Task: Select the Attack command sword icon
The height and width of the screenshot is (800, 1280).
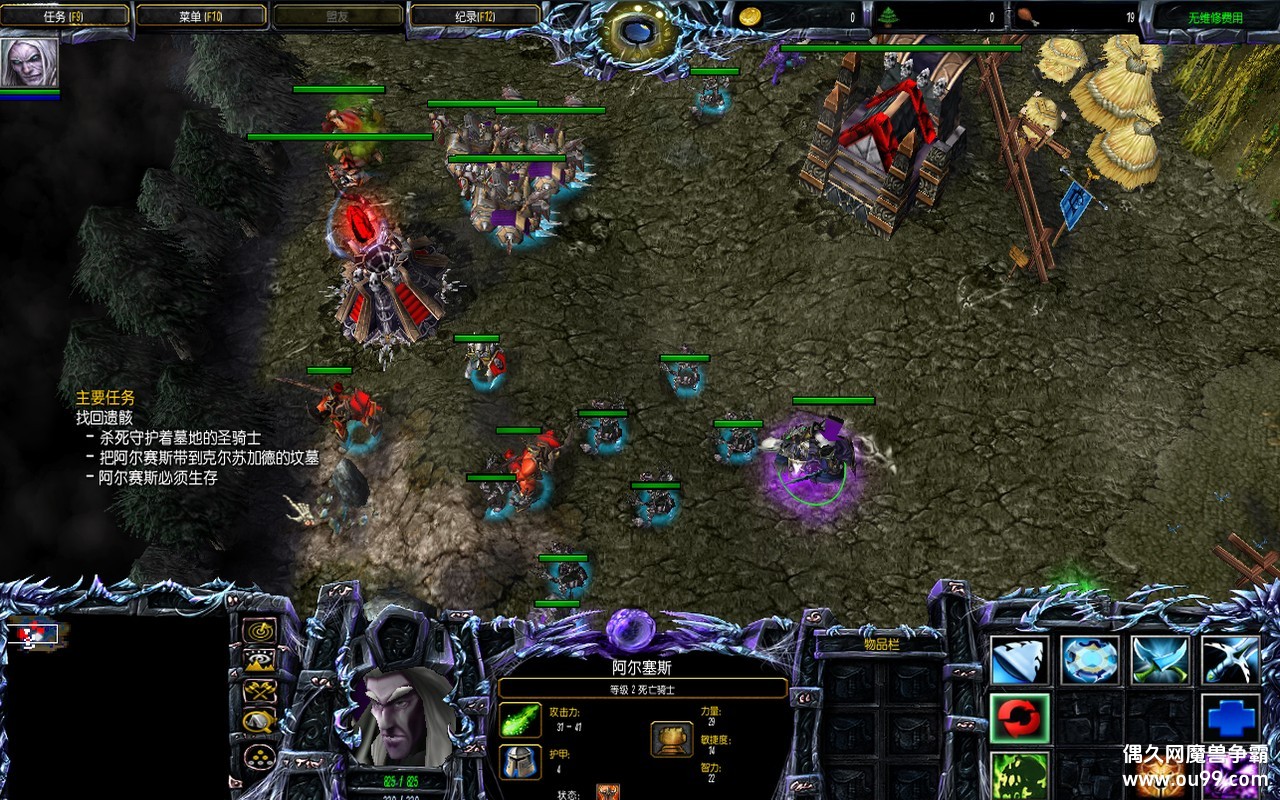Action: click(1230, 660)
